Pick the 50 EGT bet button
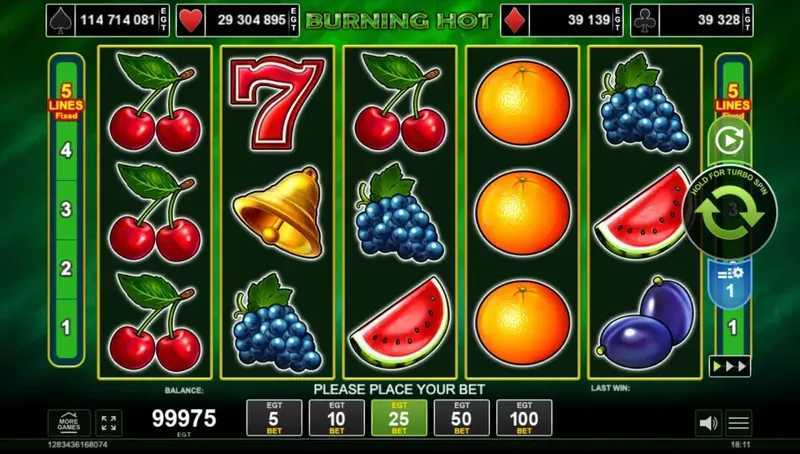The height and width of the screenshot is (454, 800). tap(462, 418)
